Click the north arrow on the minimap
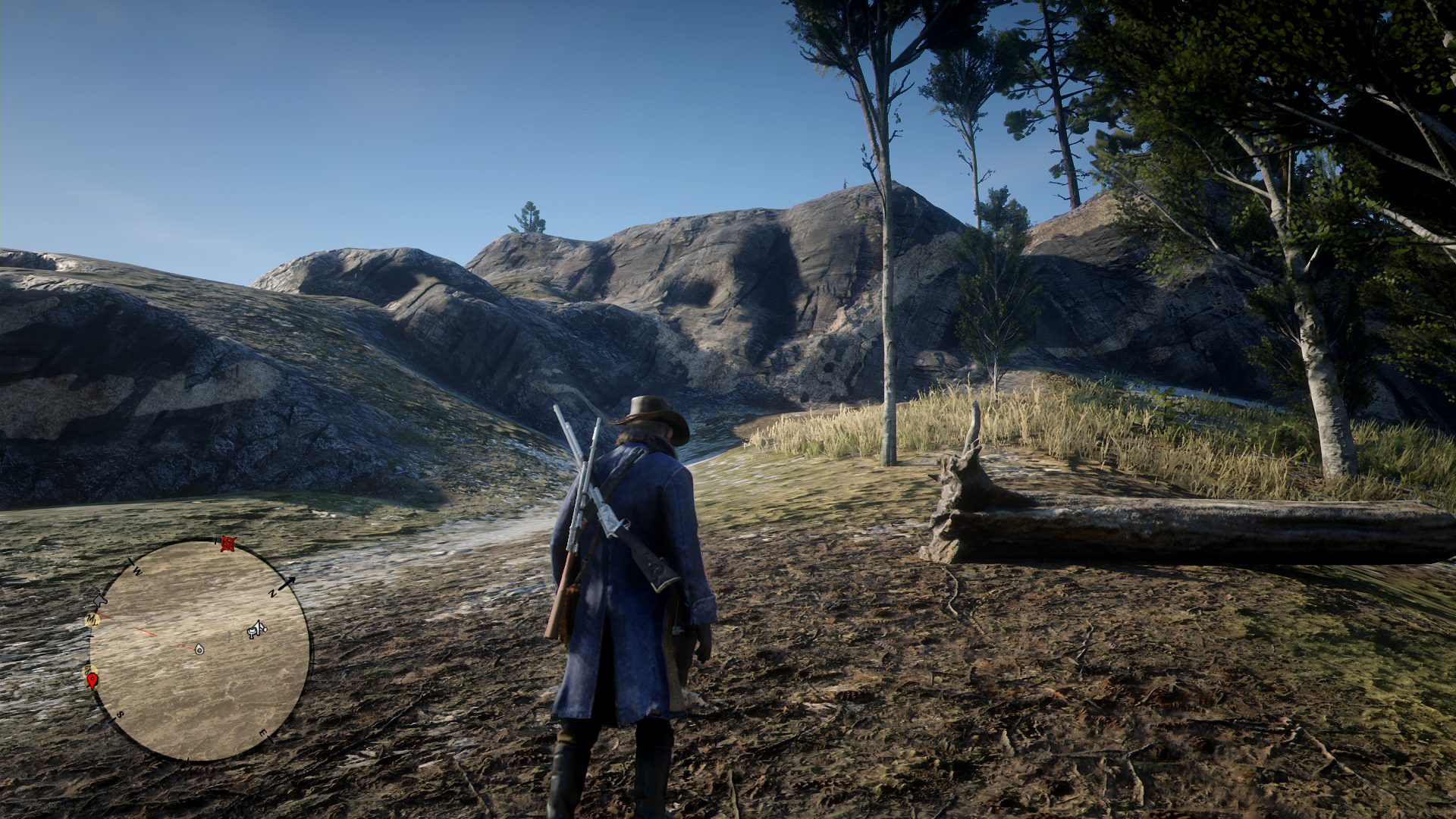Viewport: 1456px width, 819px height. (286, 584)
